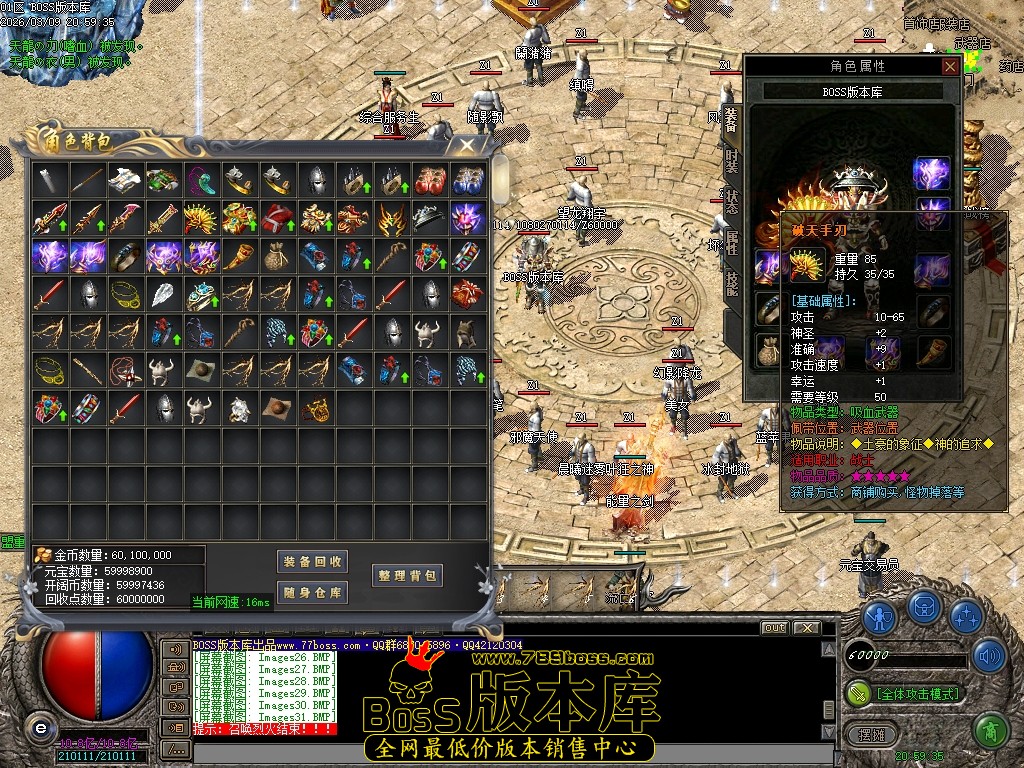This screenshot has width=1024, height=768.
Task: Close the 角色属性 character panel
Action: point(950,66)
